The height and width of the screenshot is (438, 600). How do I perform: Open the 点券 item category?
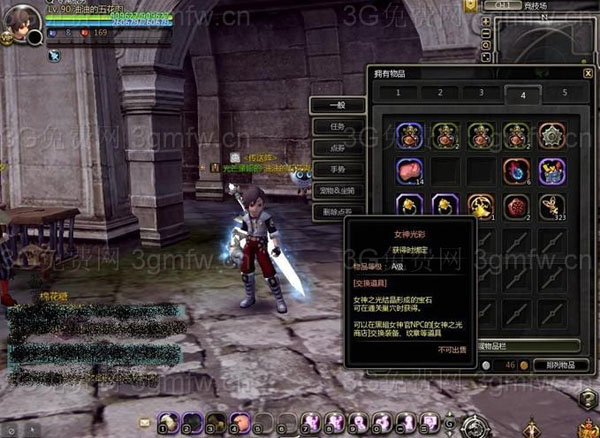(338, 148)
